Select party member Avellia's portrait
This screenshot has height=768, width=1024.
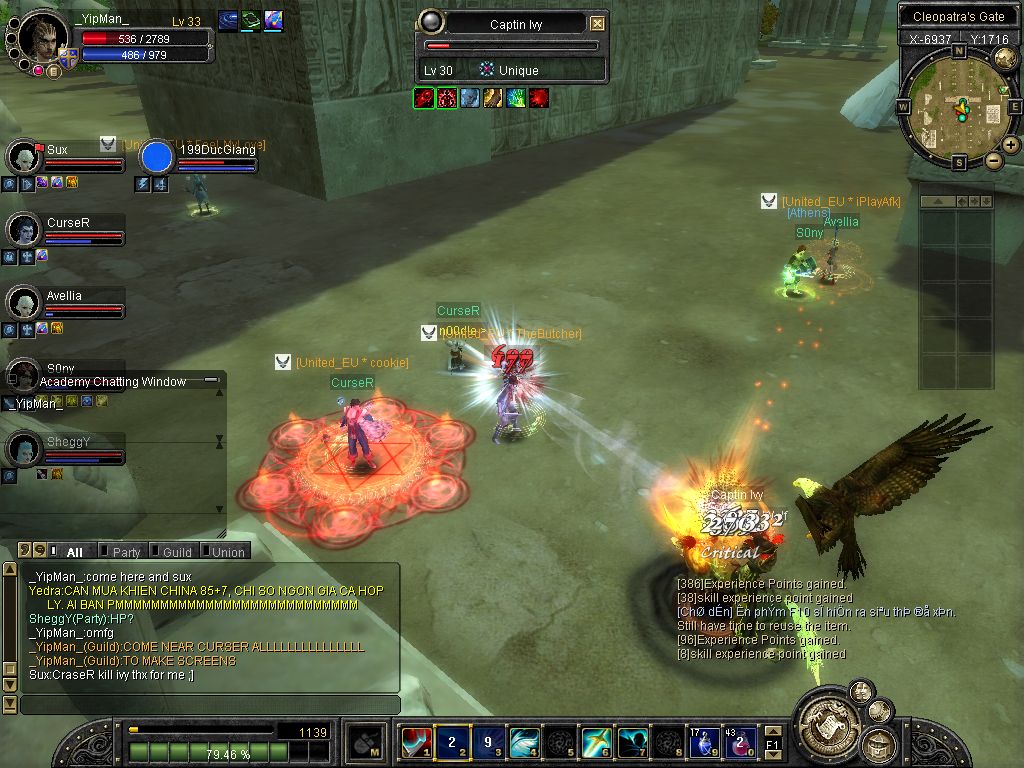(22, 302)
